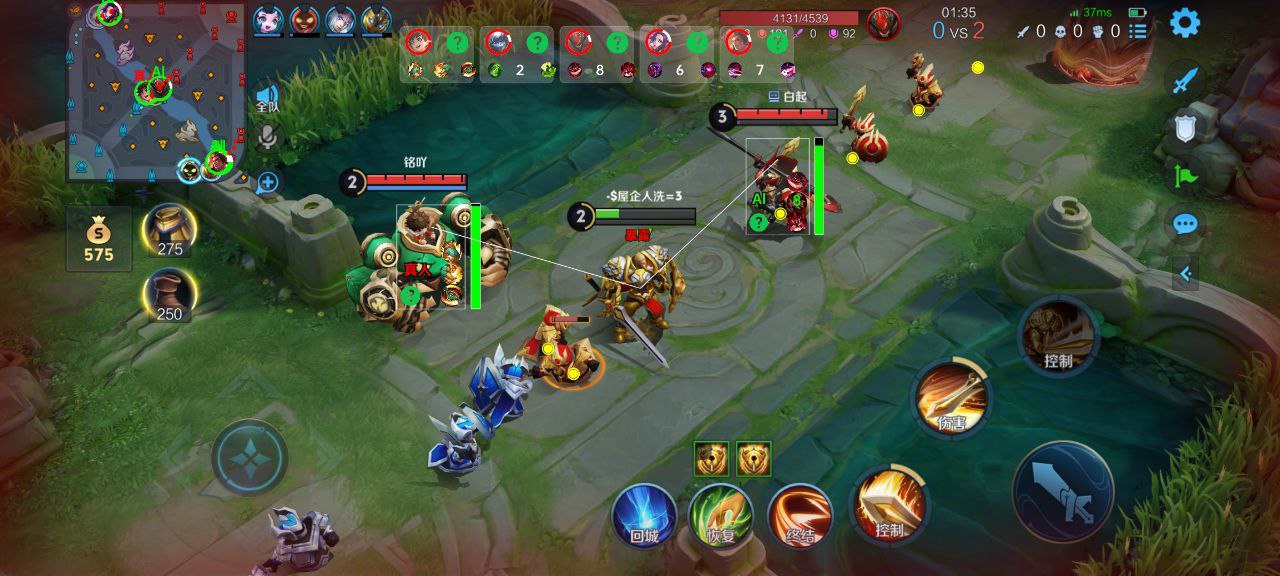Open the quick chat bubble
This screenshot has height=576, width=1280.
1185,224
